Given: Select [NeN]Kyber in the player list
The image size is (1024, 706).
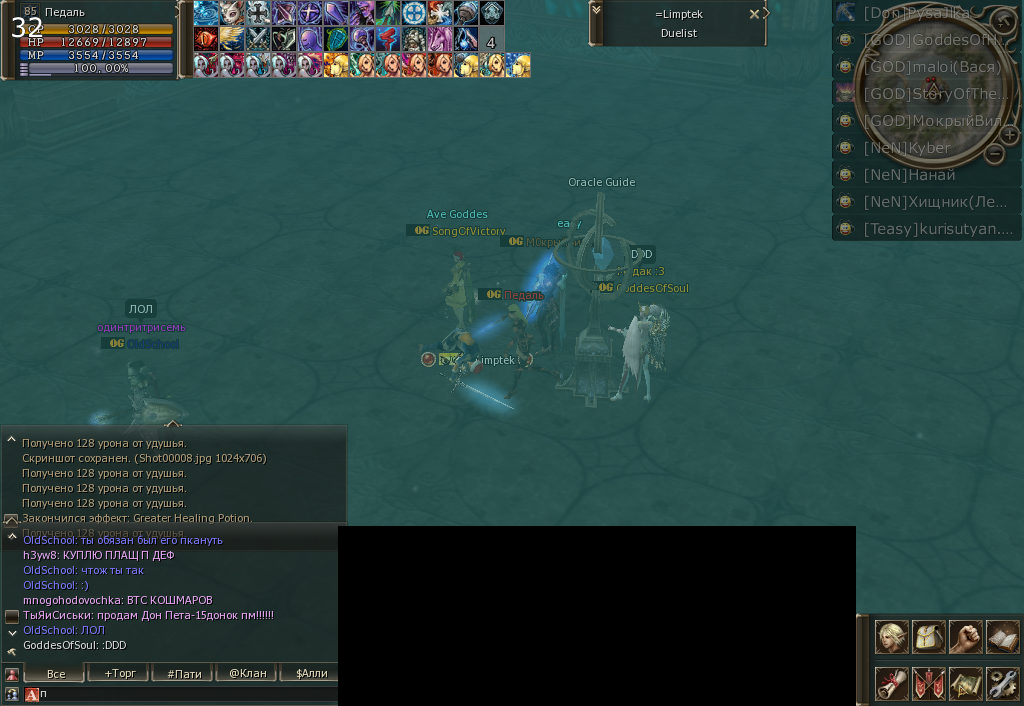Looking at the screenshot, I should pos(906,148).
